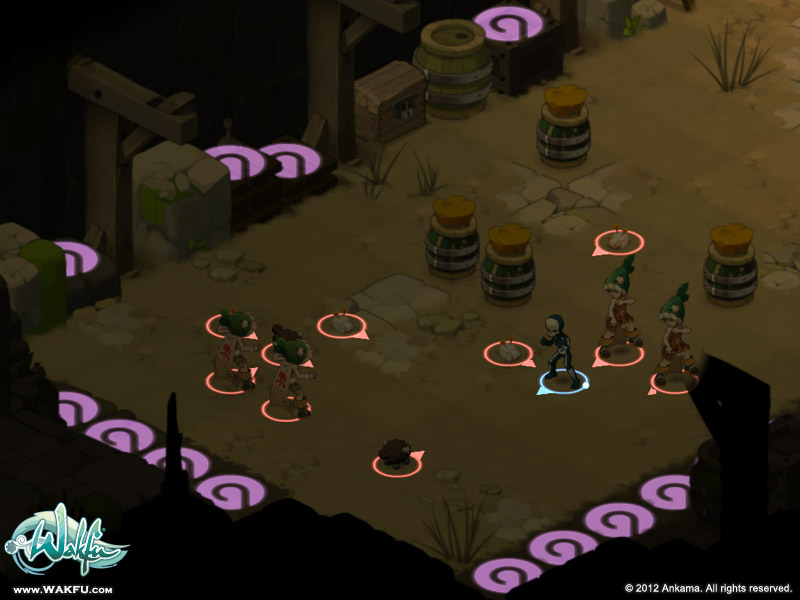
Task: Select the skeleton unit with the blue ring
Action: [x=559, y=350]
